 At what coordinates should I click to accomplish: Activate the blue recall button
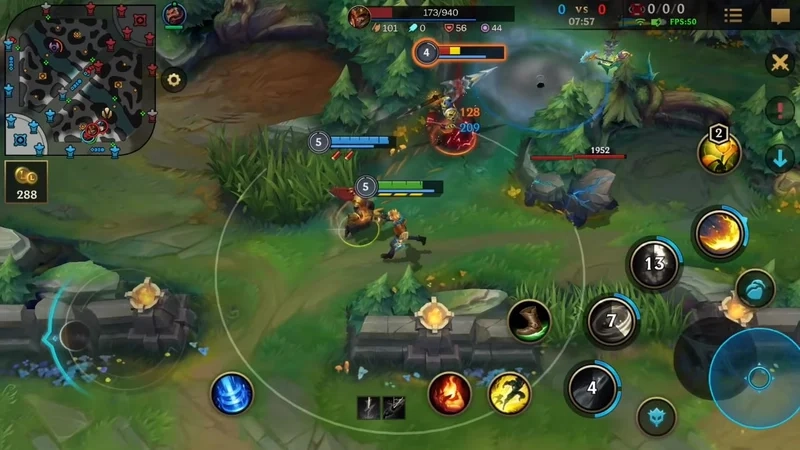232,393
